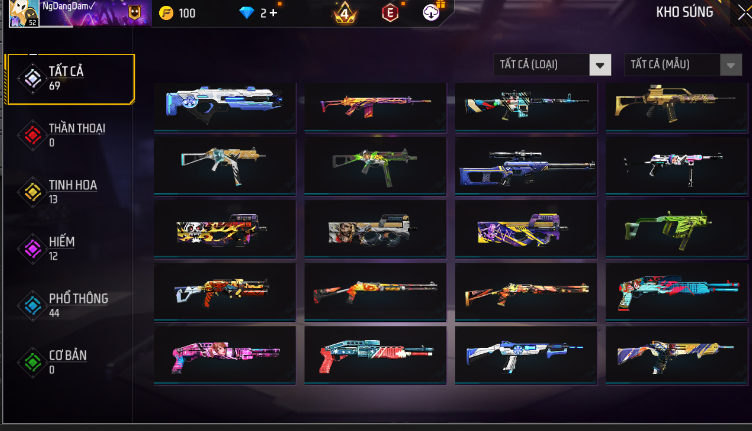Expand the Tất Cả (Mẫu) dropdown
752x431 pixels.
(x=684, y=65)
